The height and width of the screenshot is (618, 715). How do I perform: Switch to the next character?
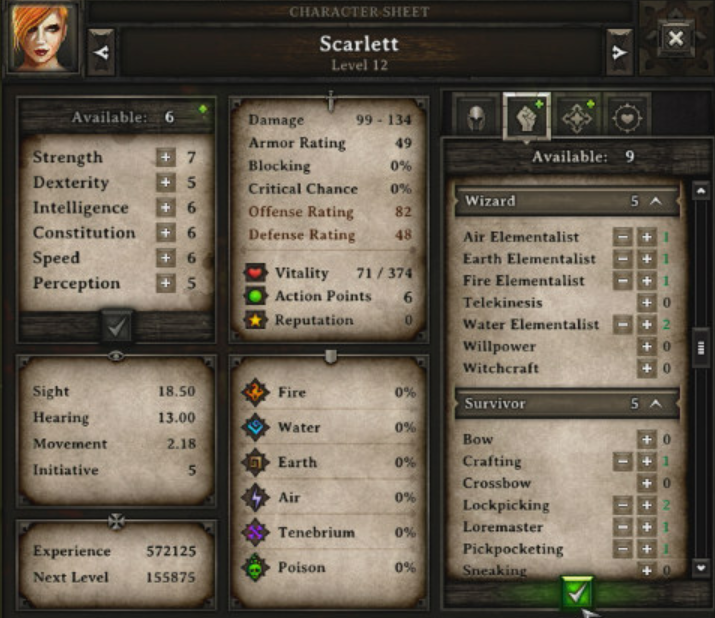click(619, 51)
